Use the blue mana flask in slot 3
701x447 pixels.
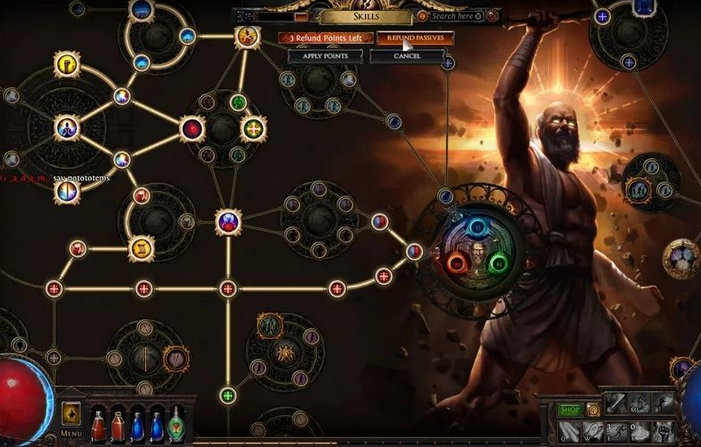137,423
